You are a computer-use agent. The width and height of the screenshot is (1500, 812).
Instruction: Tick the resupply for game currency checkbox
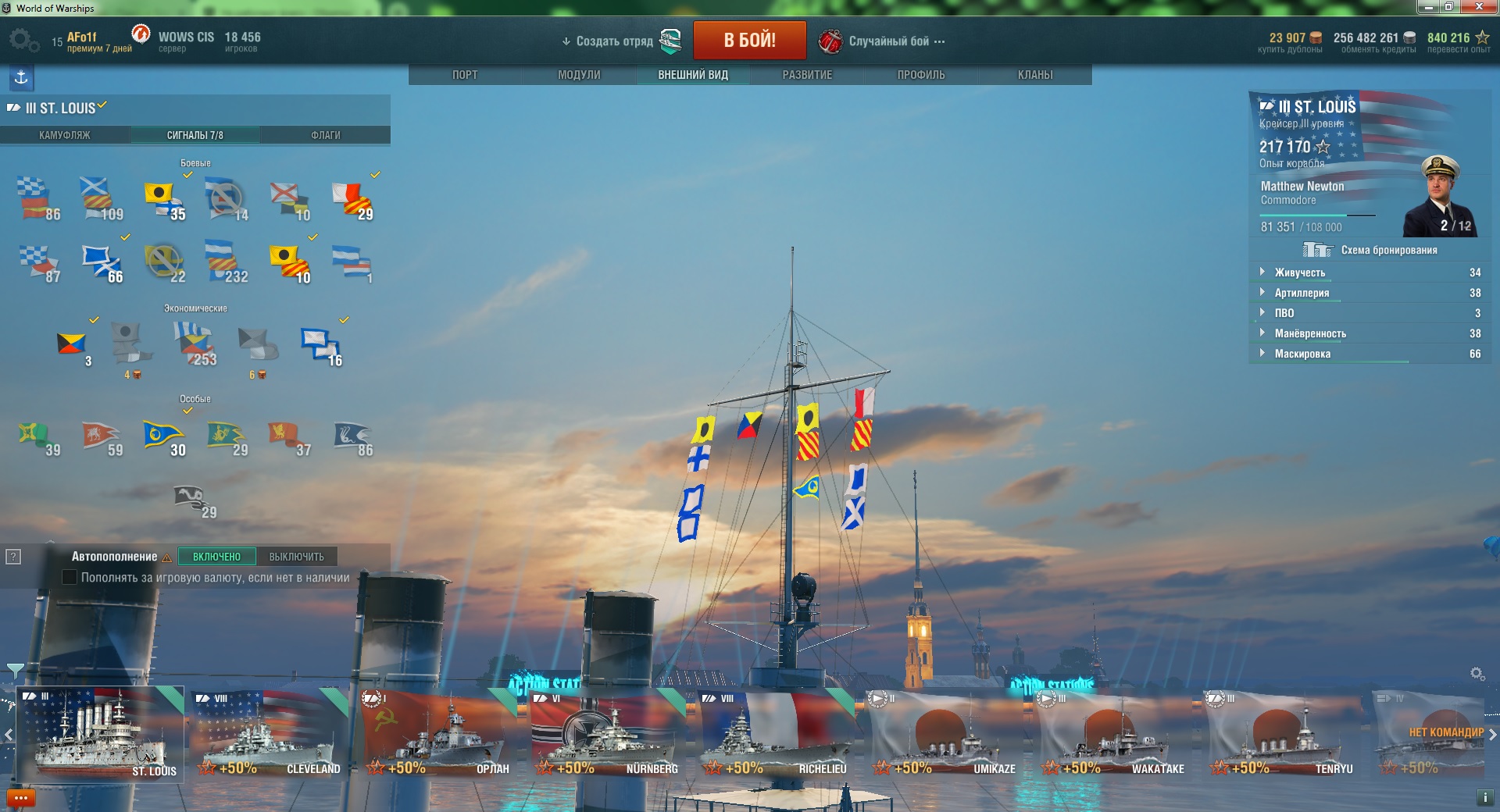point(70,578)
